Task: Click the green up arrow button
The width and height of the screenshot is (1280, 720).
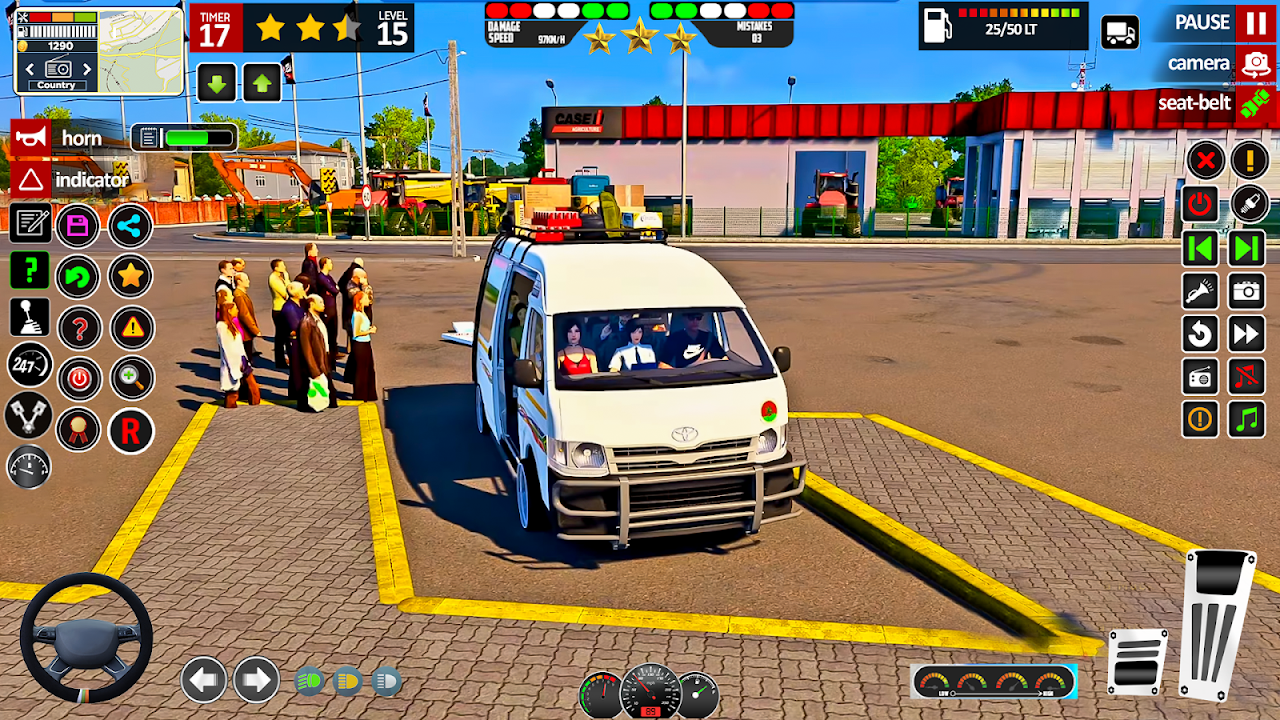Action: pyautogui.click(x=261, y=82)
